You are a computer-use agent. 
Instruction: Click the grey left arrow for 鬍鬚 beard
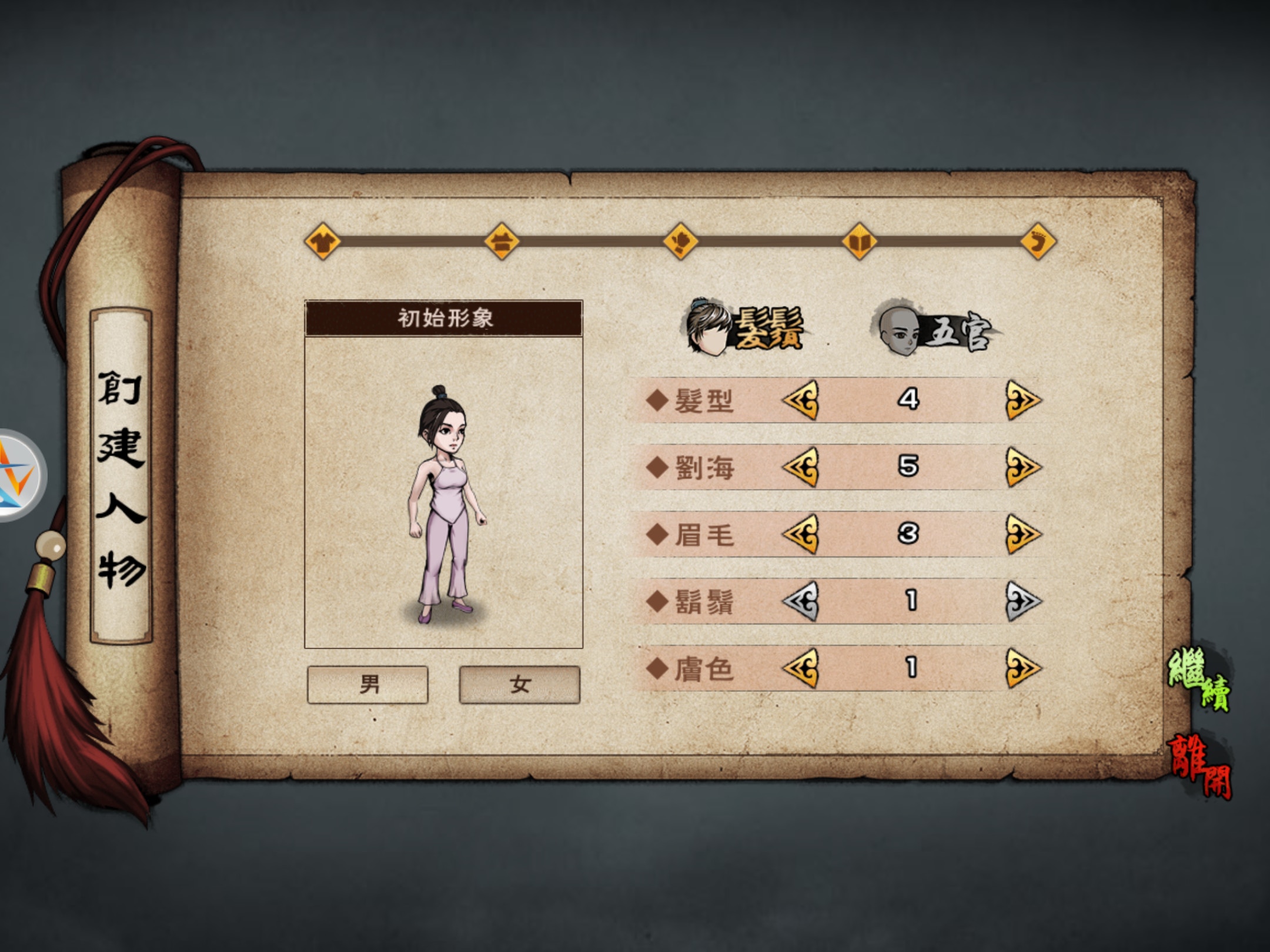point(800,601)
